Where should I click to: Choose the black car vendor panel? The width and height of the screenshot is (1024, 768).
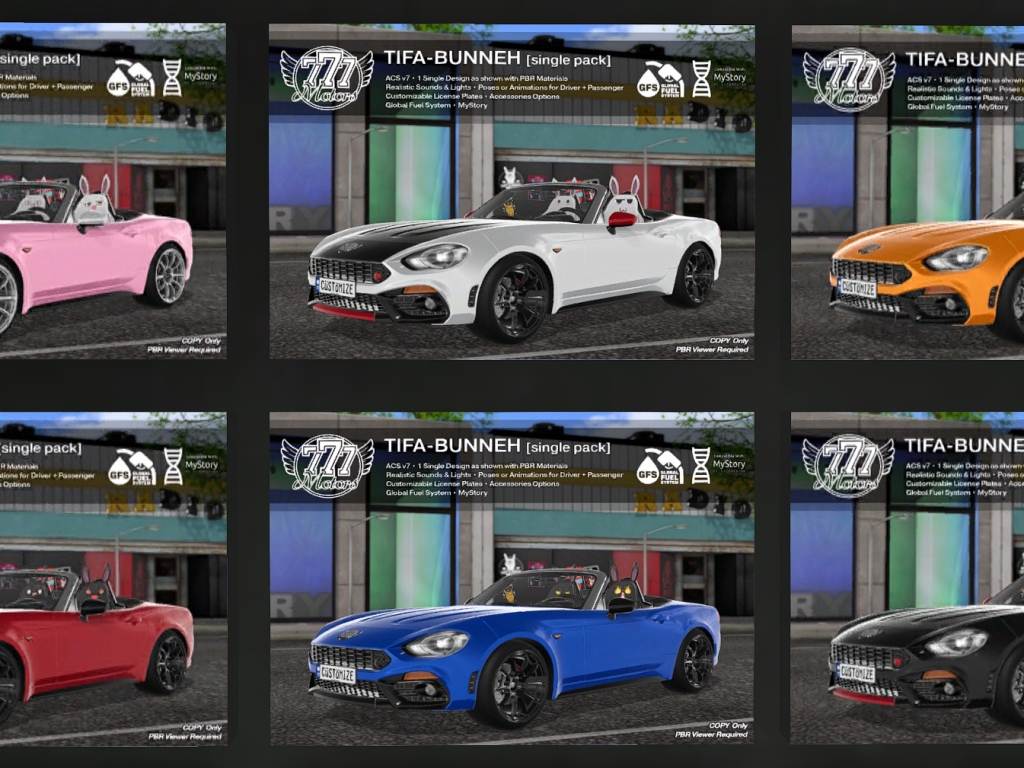point(907,579)
